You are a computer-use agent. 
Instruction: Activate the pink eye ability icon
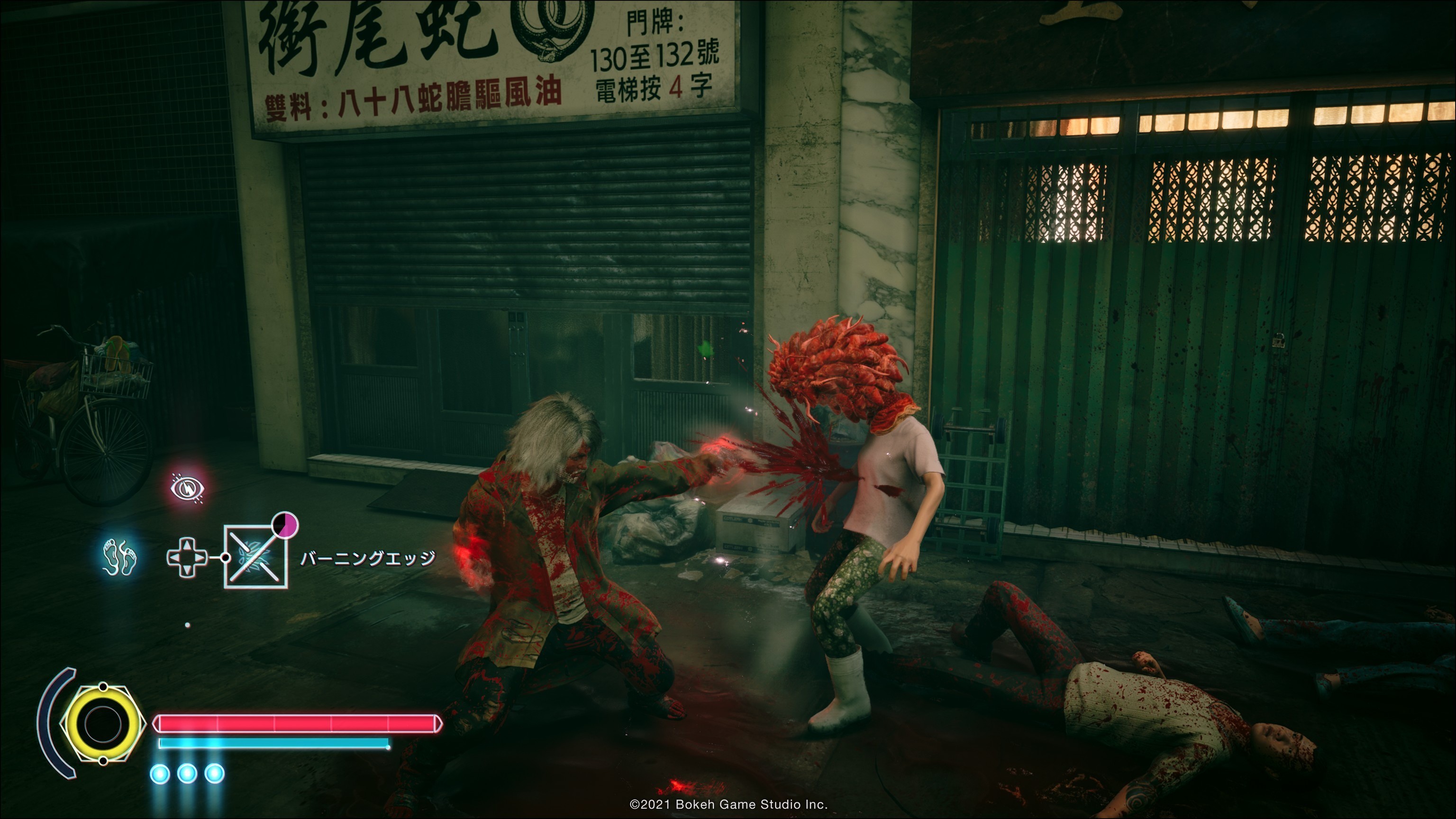(188, 487)
